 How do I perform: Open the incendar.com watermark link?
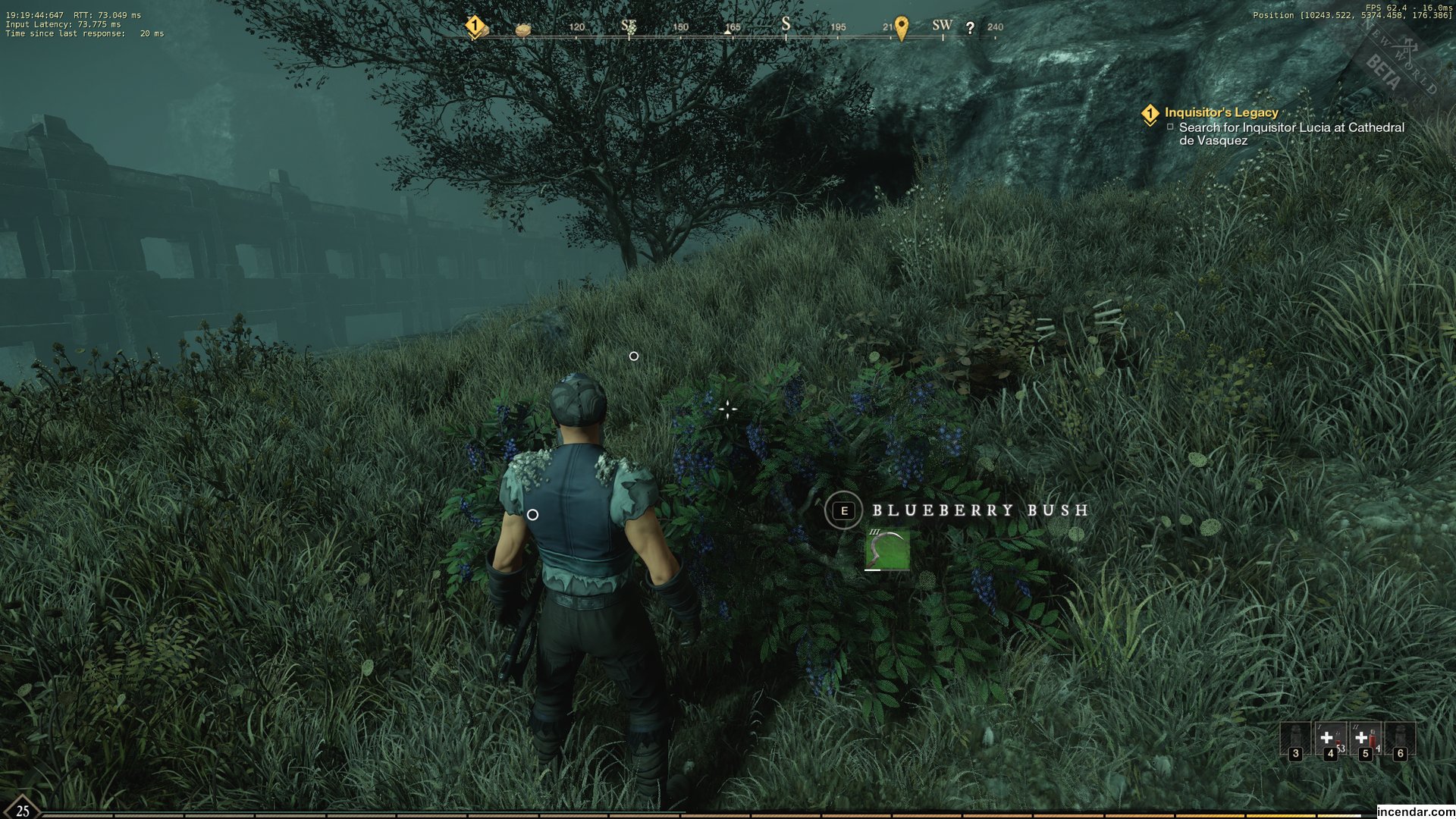tap(1415, 811)
